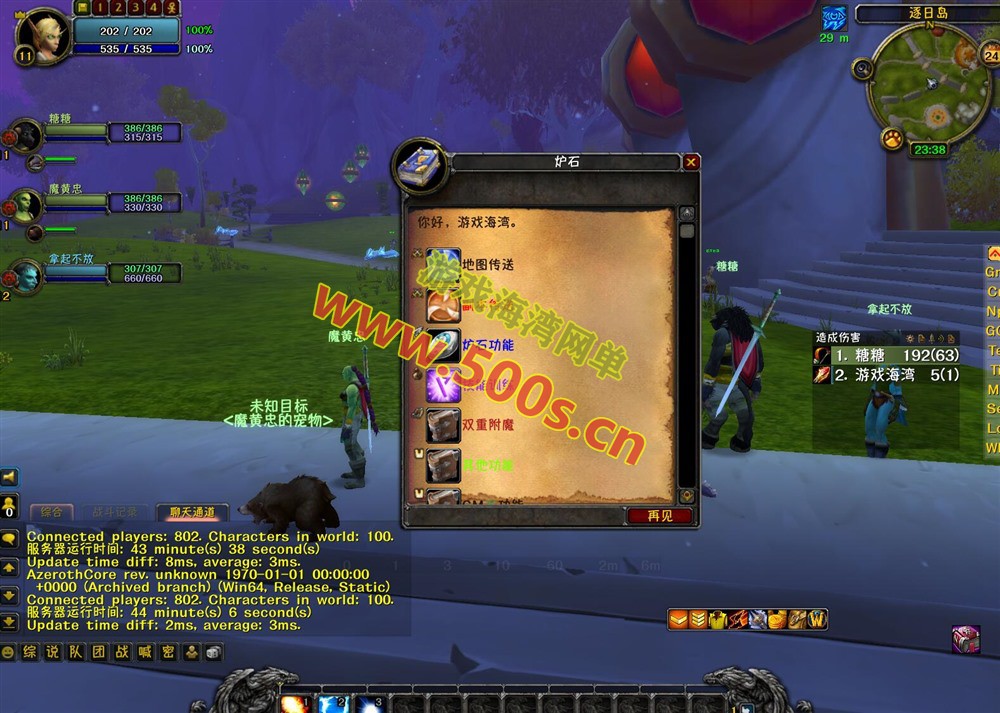Screen dimensions: 1000x713
Task: Switch to the 综合 chat tab
Action: click(x=51, y=512)
